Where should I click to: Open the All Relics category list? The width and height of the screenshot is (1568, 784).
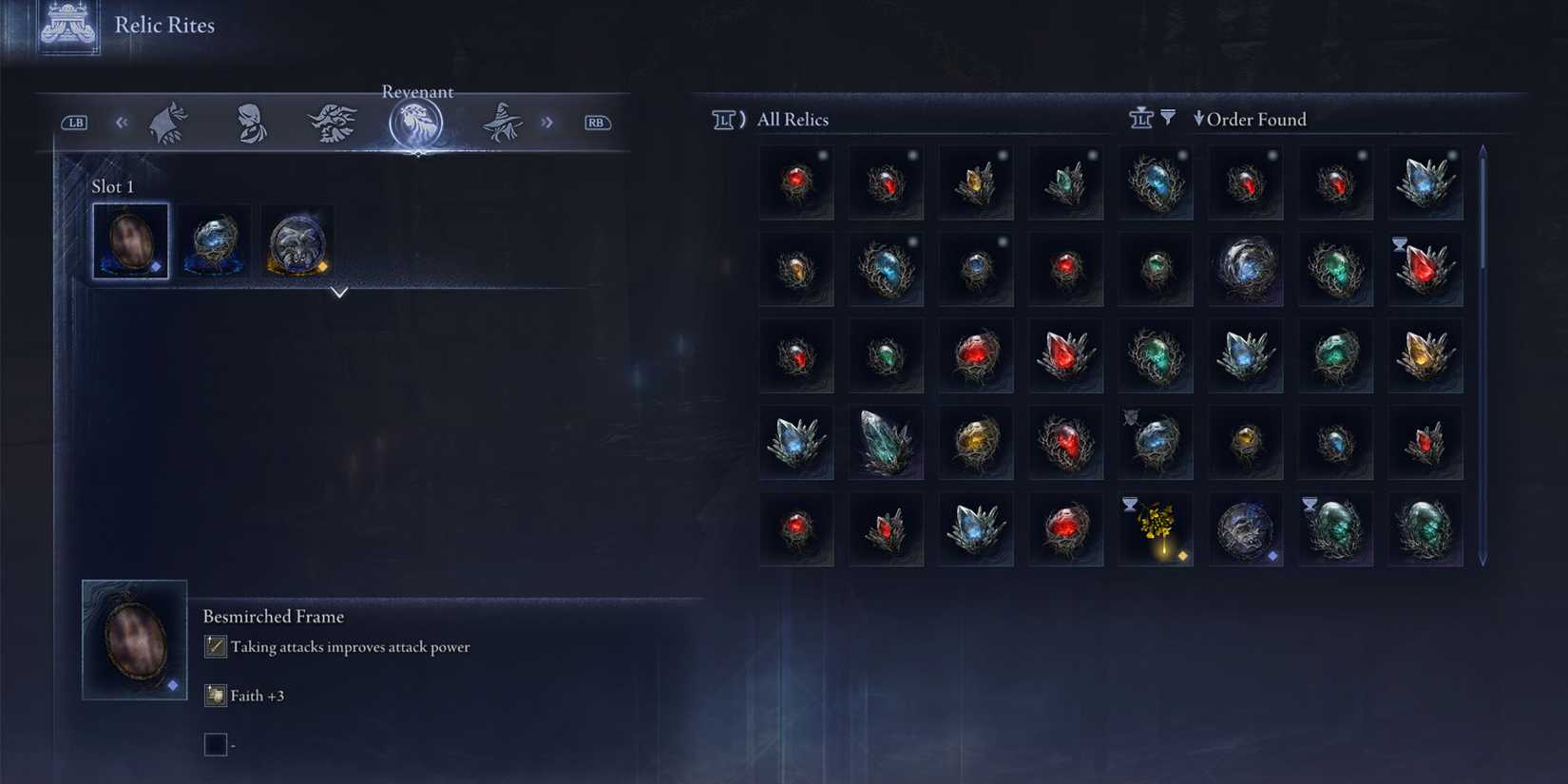[792, 119]
